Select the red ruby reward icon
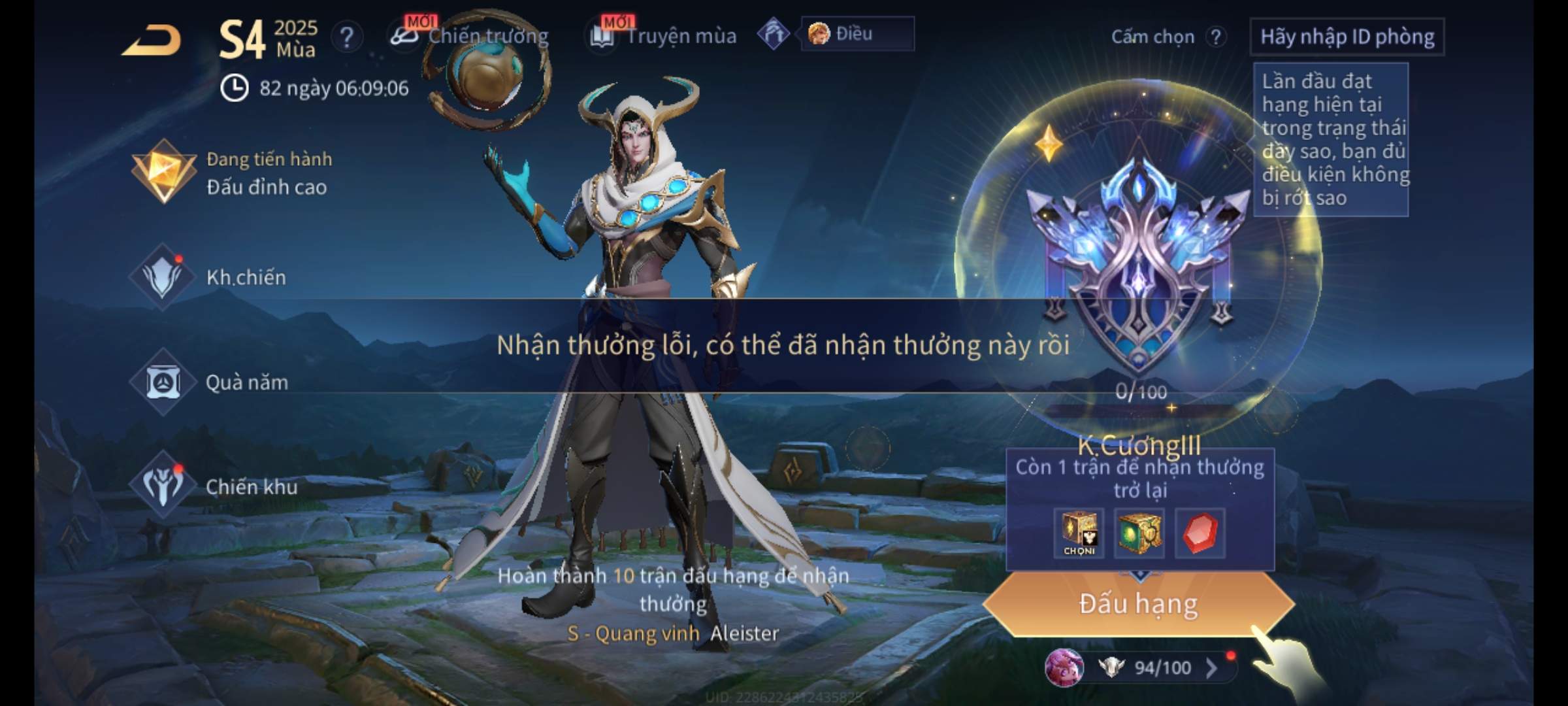1568x706 pixels. (1200, 533)
